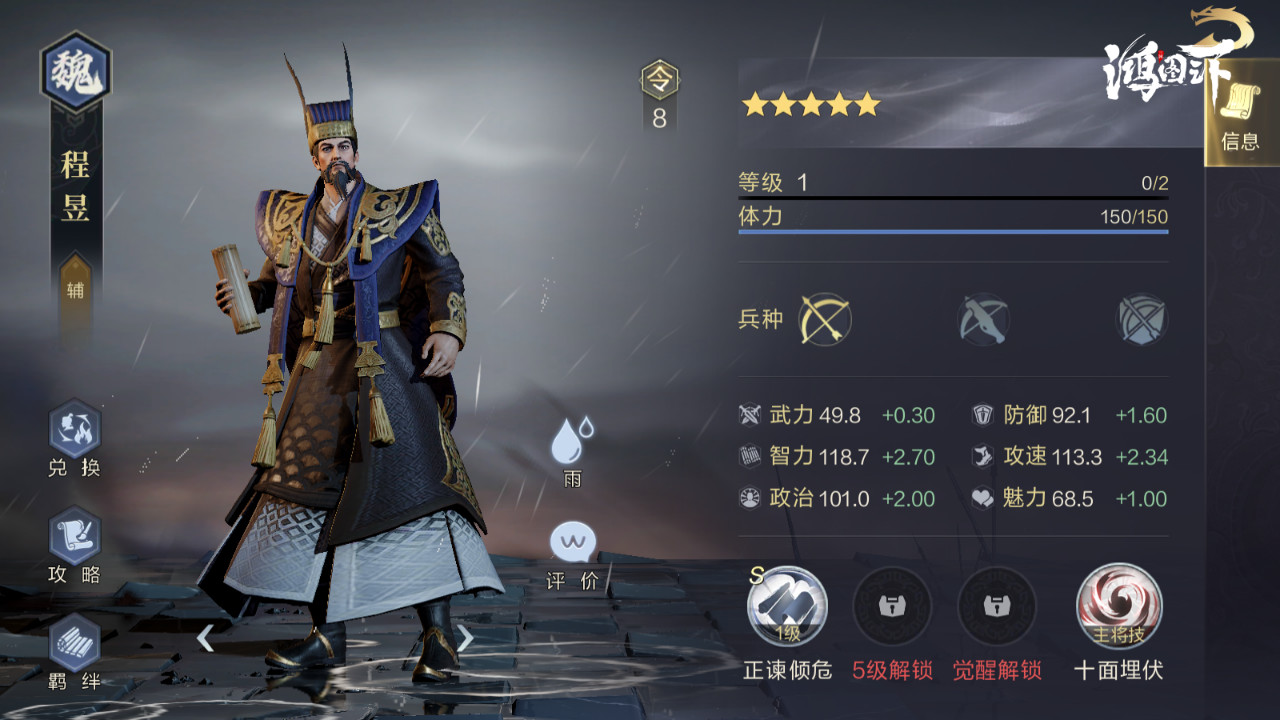Select the 正谏倾危 skill icon
Image resolution: width=1280 pixels, height=720 pixels.
click(787, 606)
